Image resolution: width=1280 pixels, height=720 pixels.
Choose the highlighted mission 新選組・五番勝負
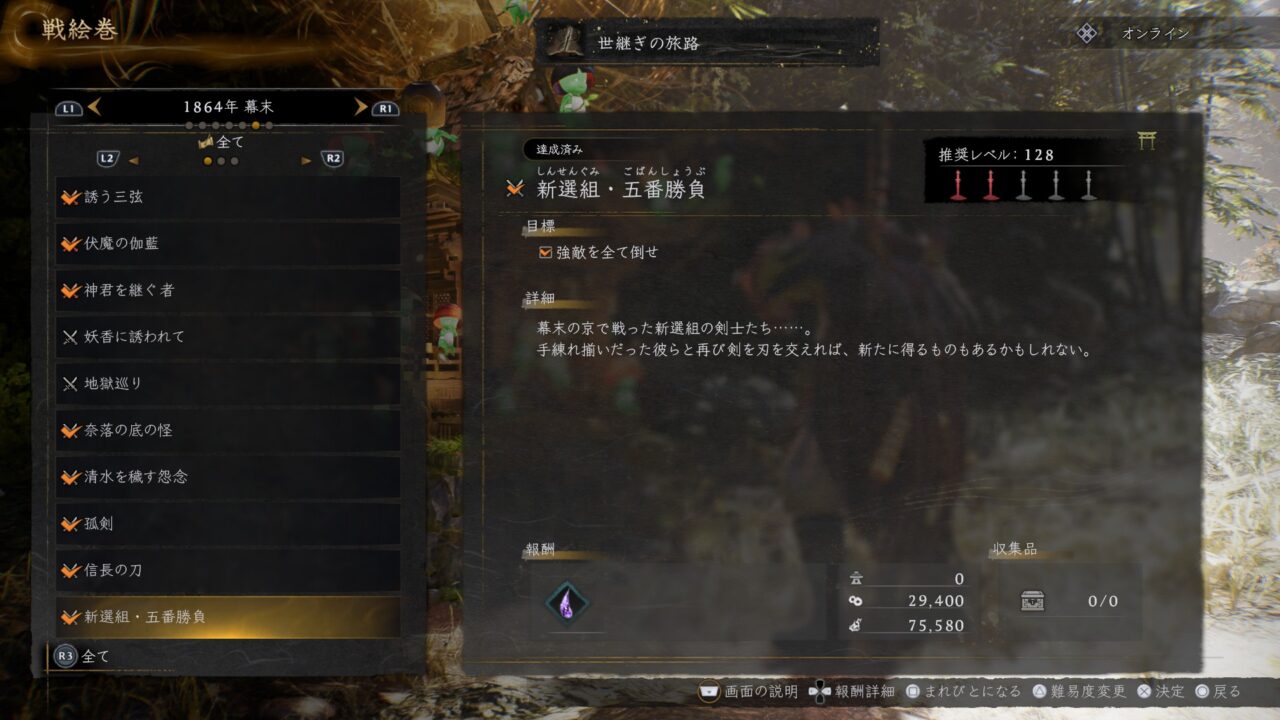[x=228, y=617]
